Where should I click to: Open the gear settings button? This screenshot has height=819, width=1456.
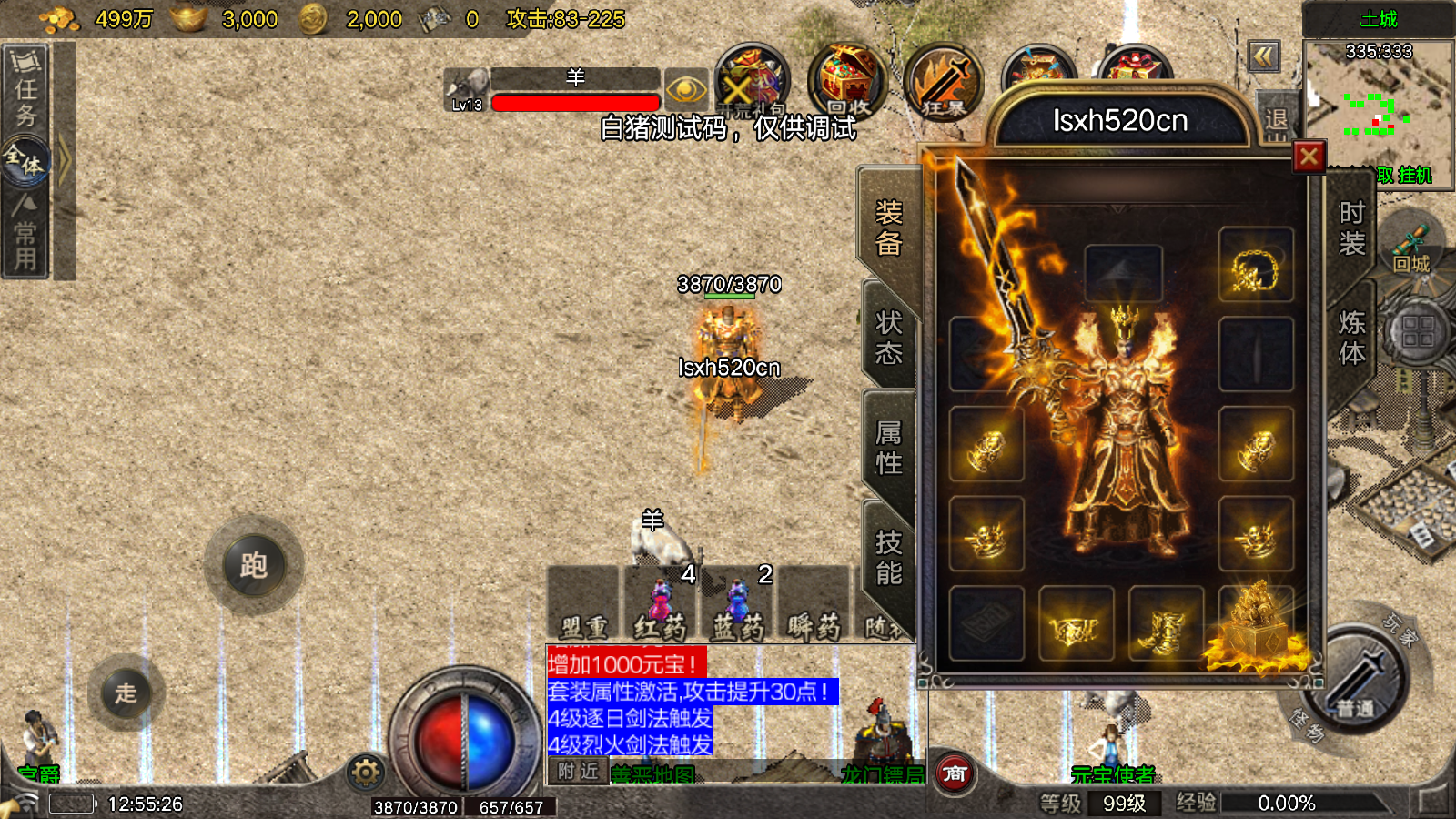(x=366, y=773)
